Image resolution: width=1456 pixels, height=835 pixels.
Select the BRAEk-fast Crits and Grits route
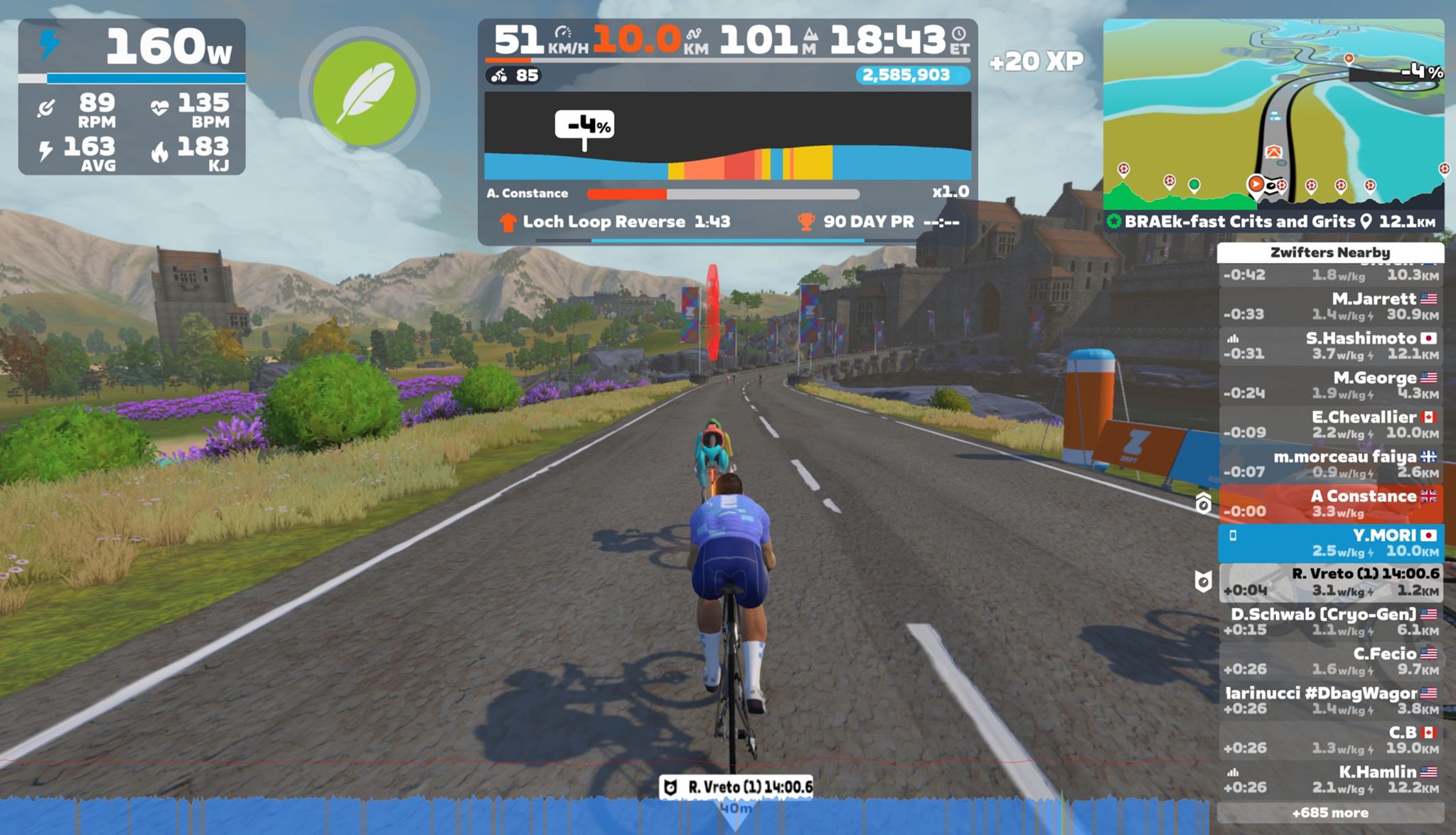[1239, 221]
